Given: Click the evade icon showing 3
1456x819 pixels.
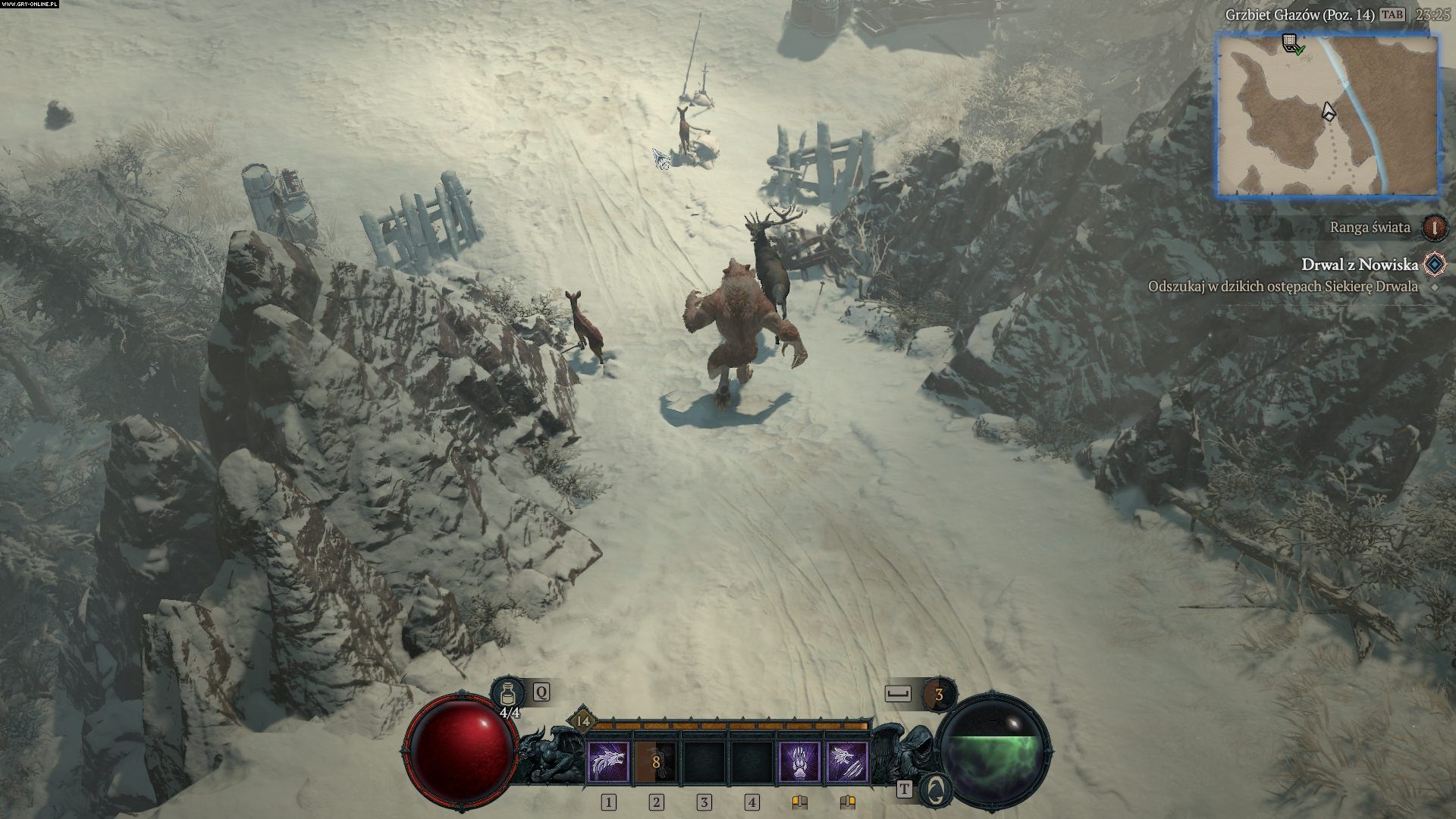Looking at the screenshot, I should 939,695.
